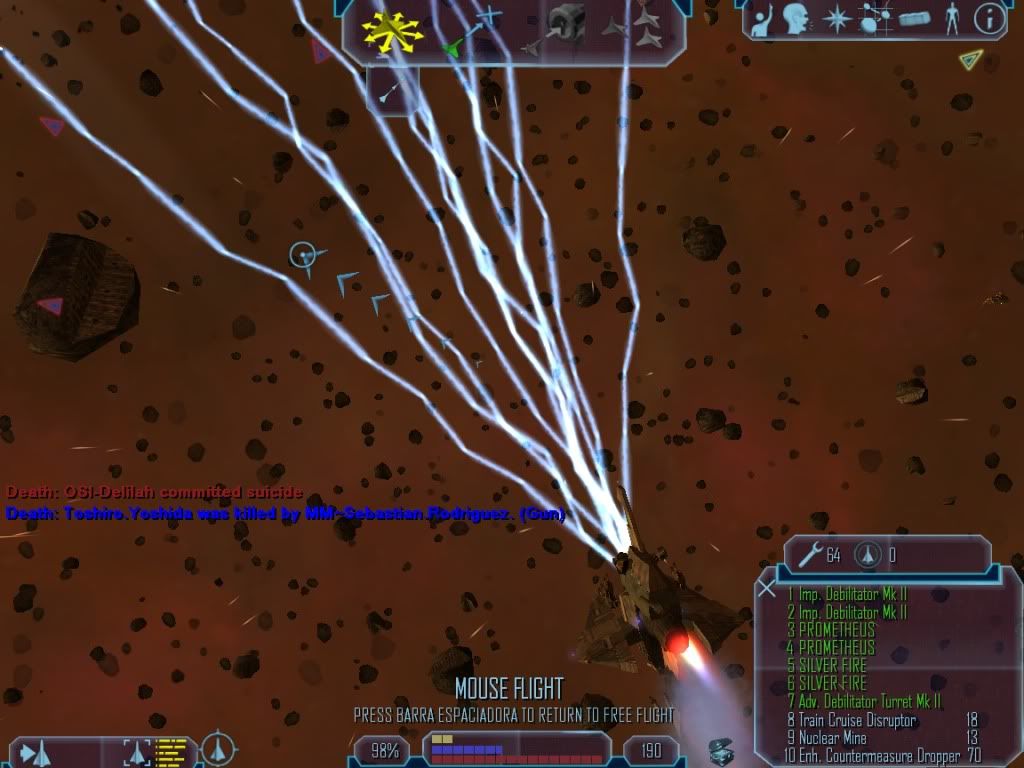Open the star-shaped nav map icon
1024x768 pixels.
[x=835, y=19]
